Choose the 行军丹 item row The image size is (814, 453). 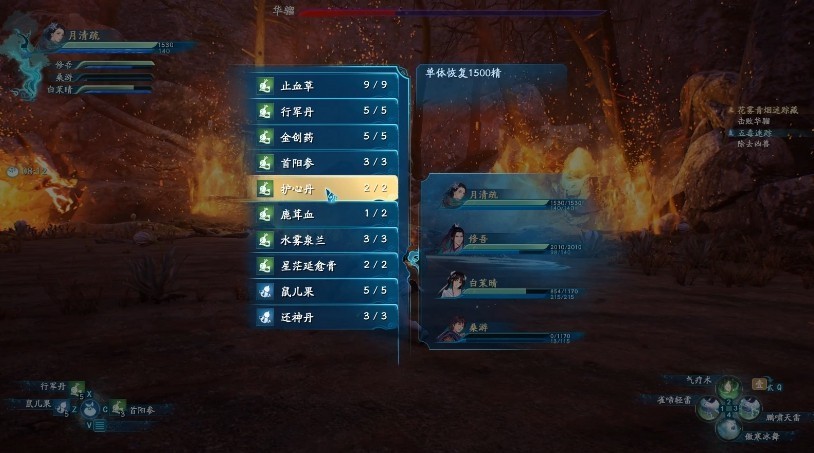tap(323, 110)
